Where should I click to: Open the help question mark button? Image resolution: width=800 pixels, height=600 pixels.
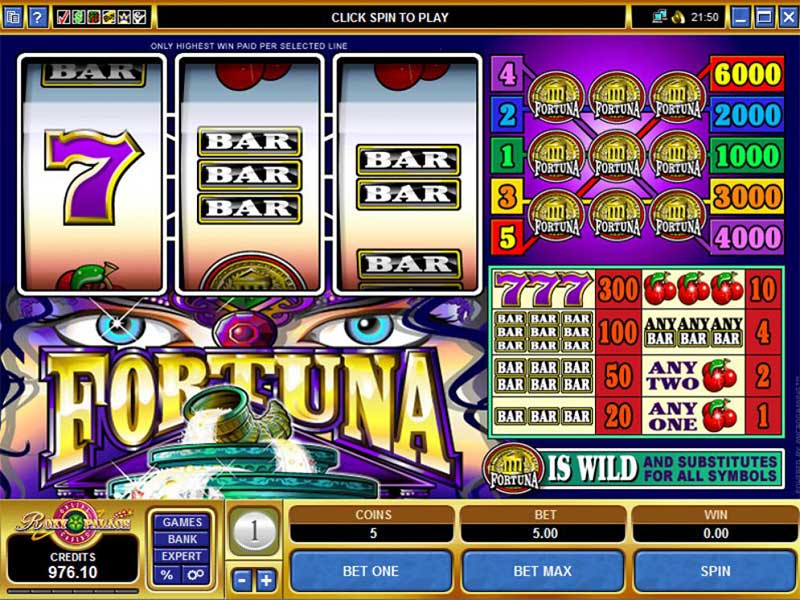click(37, 17)
